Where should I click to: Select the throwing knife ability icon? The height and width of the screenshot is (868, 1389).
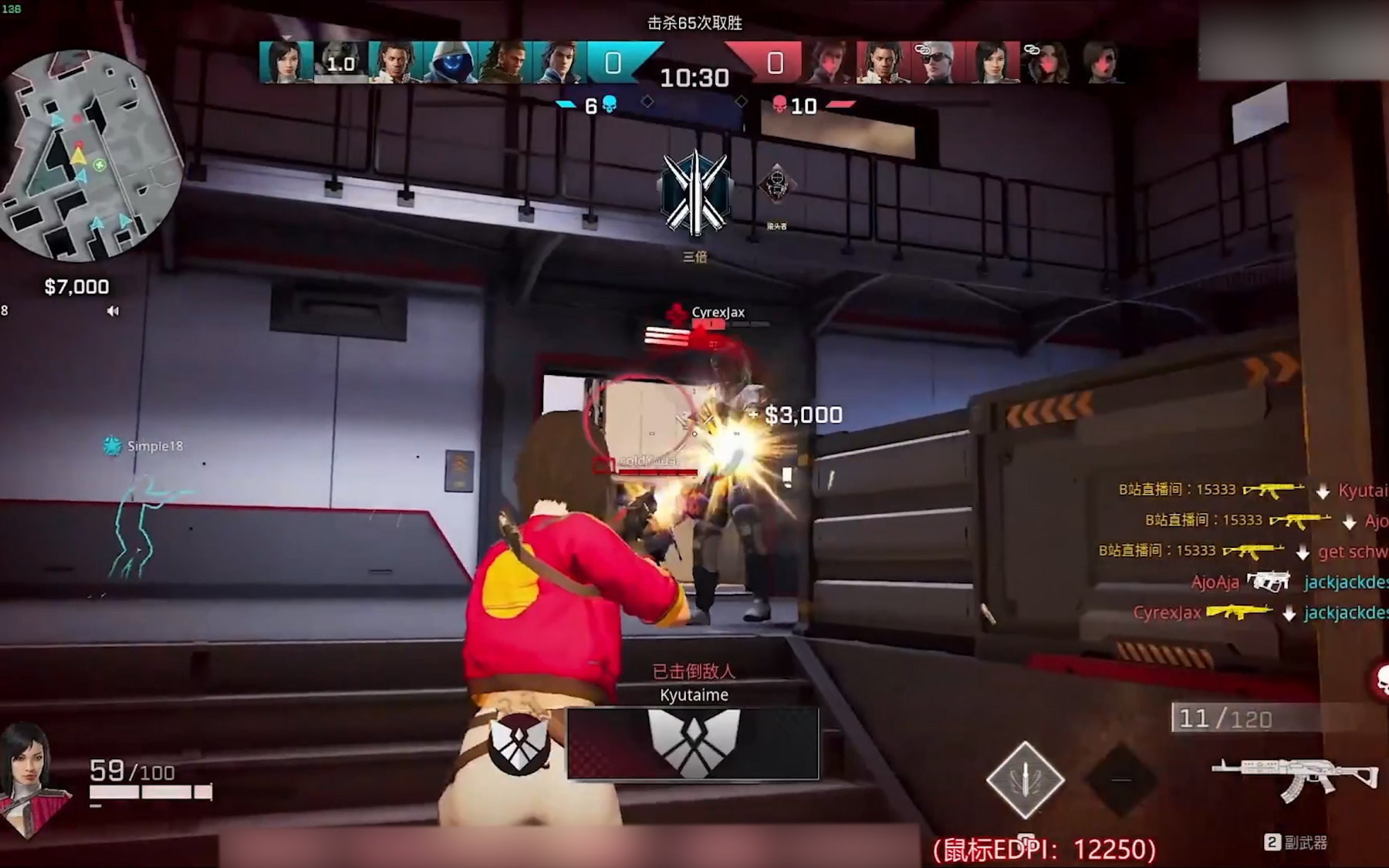pyautogui.click(x=1025, y=780)
